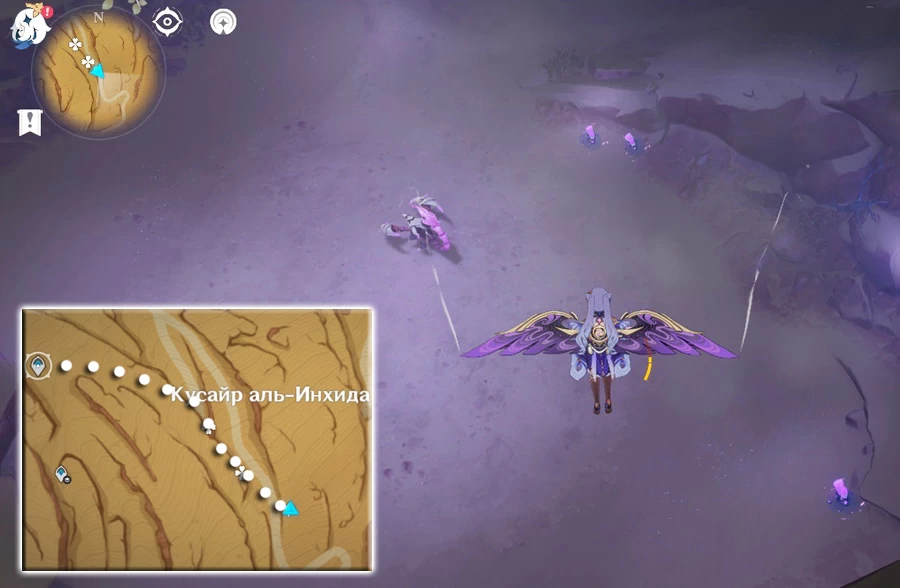Open the arch and star icon
Viewport: 900px width, 588px height.
pos(223,21)
